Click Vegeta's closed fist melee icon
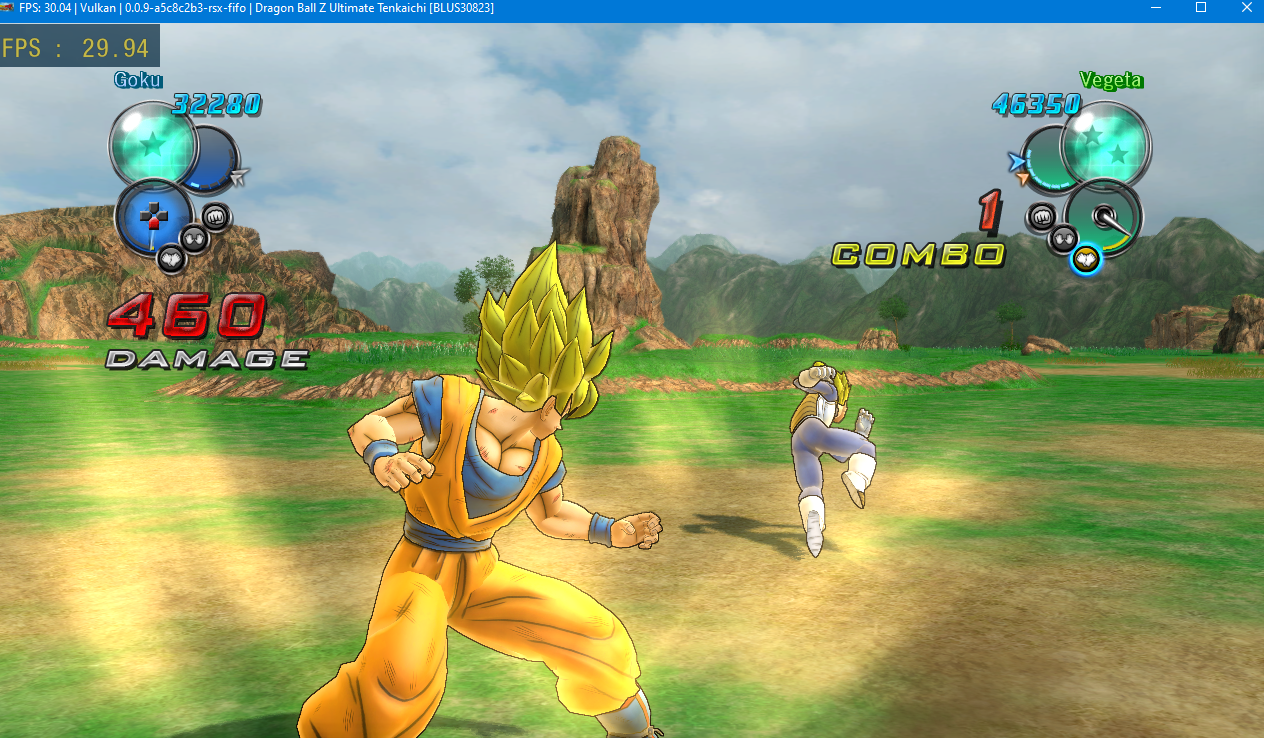This screenshot has height=738, width=1264. coord(1041,216)
